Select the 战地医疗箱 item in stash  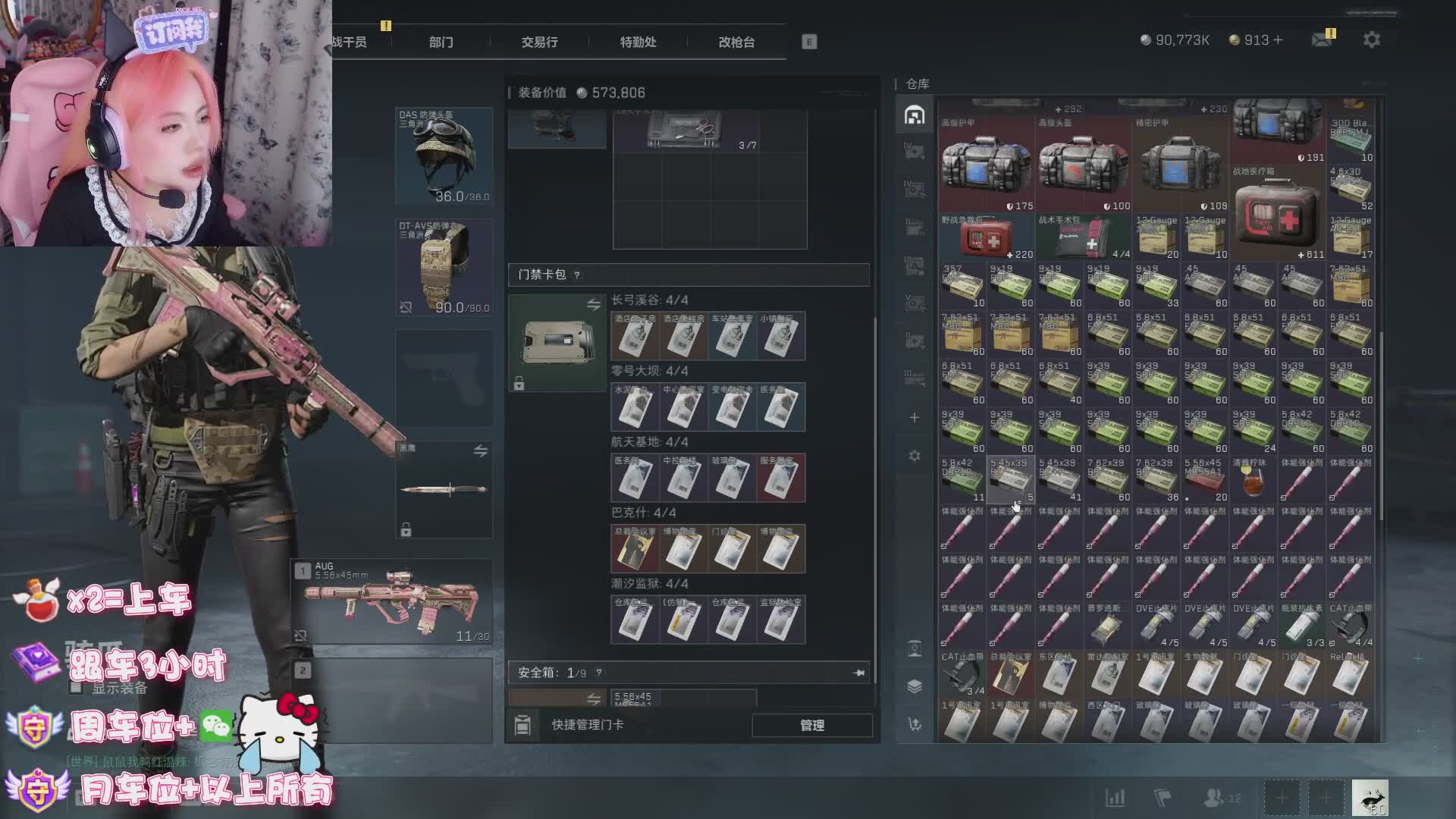[1278, 214]
